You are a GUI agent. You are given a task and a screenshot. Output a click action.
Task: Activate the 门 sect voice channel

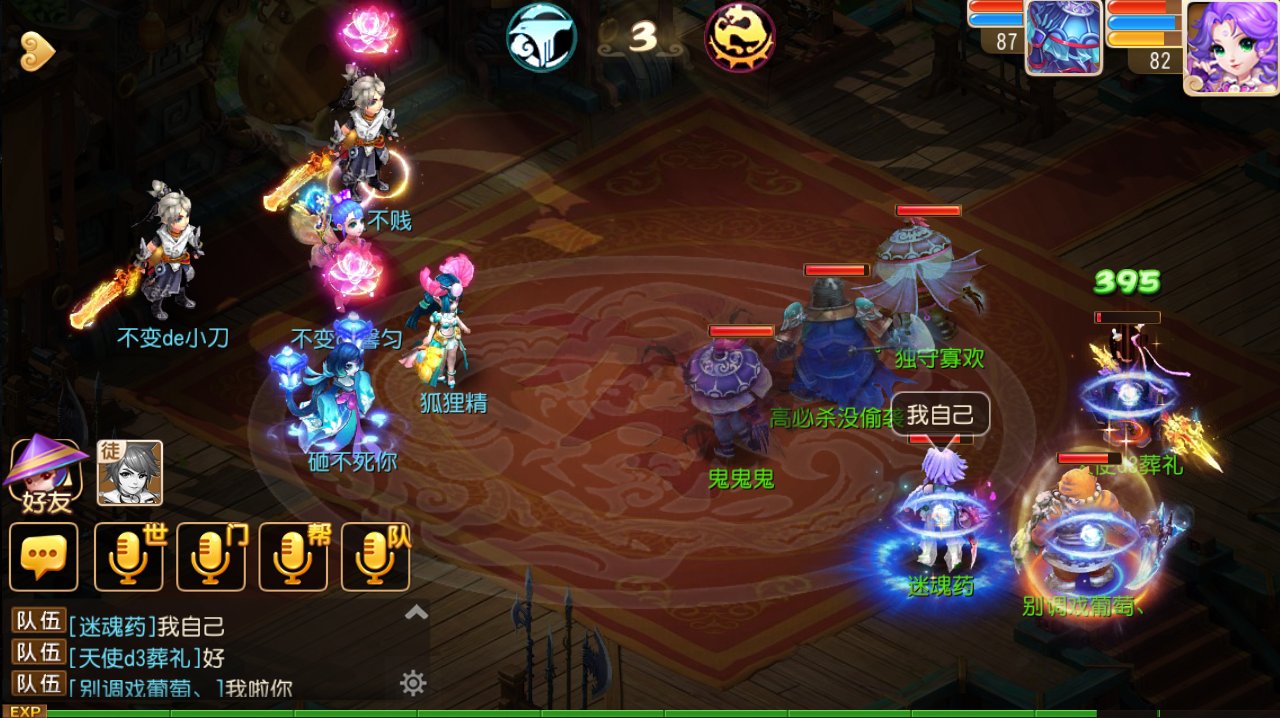pos(211,556)
